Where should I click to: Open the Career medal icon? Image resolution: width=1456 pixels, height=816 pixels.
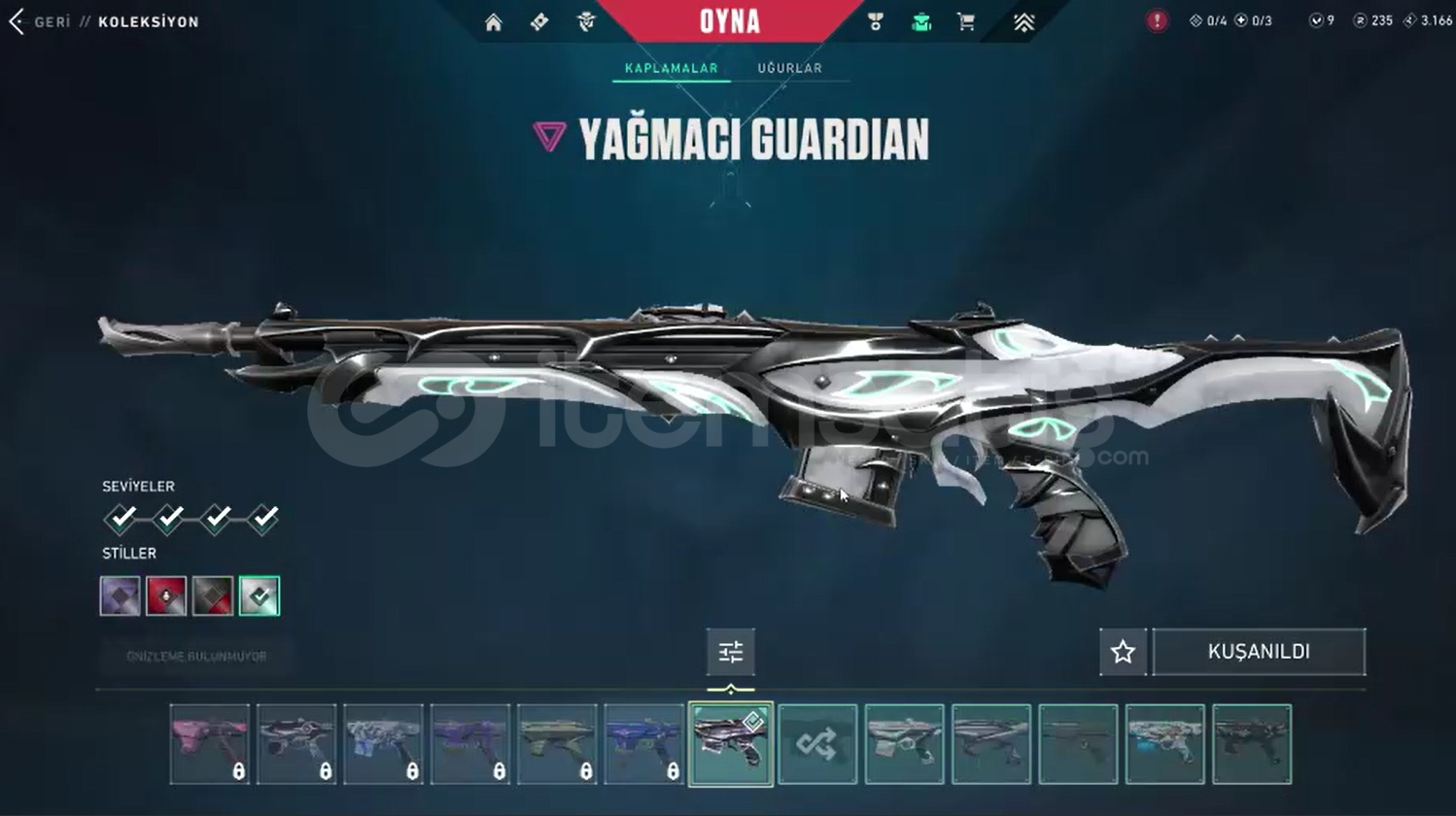click(x=874, y=20)
